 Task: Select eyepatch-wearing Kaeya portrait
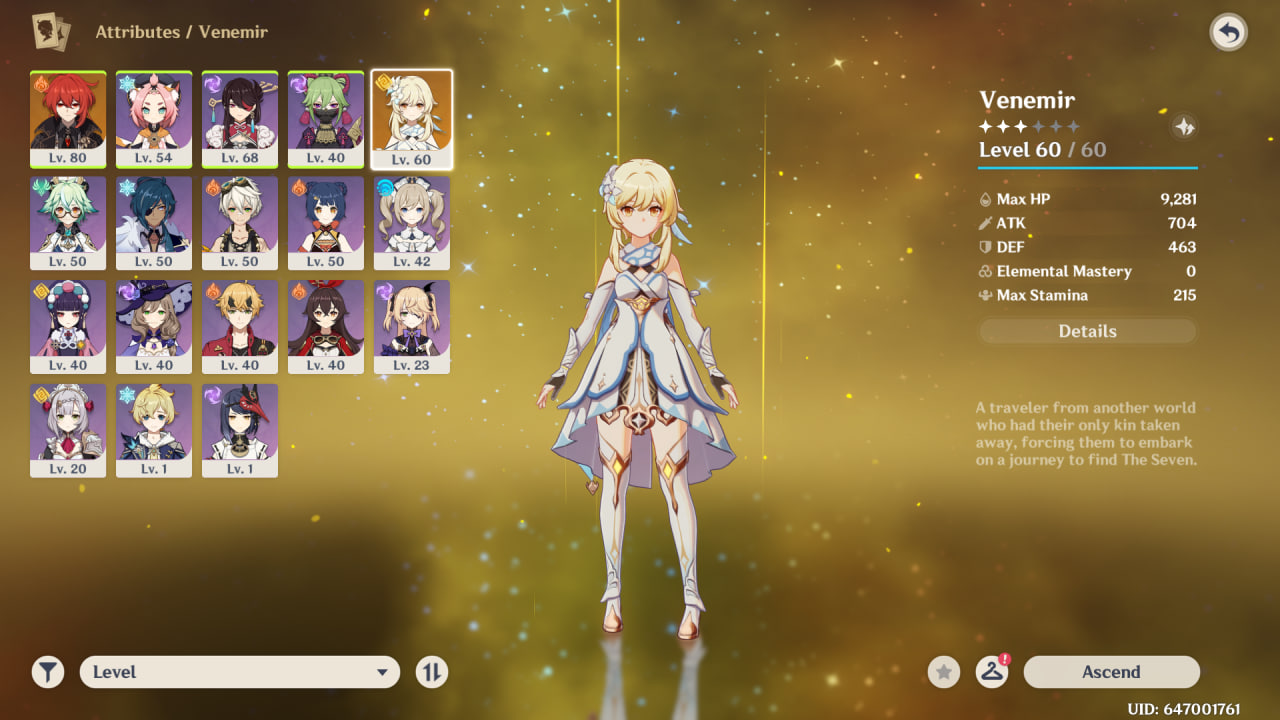pyautogui.click(x=154, y=222)
